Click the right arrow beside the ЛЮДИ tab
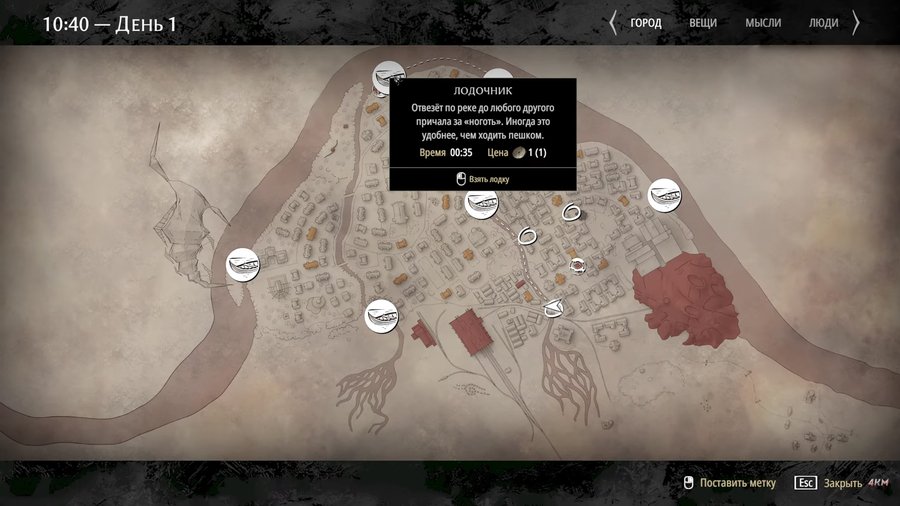Viewport: 900px width, 506px height. [855, 23]
